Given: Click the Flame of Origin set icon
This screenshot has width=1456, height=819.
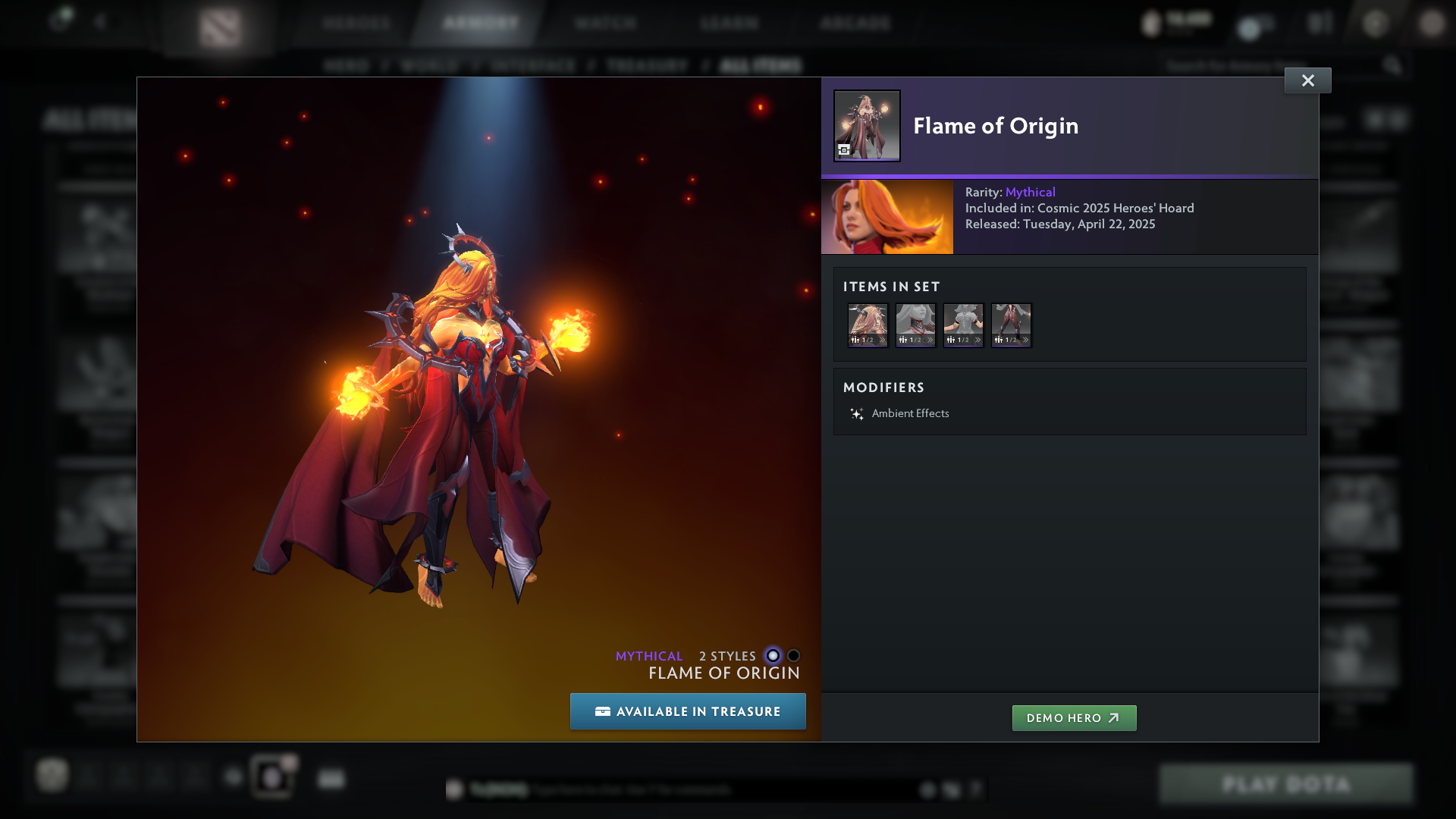Looking at the screenshot, I should click(x=867, y=126).
